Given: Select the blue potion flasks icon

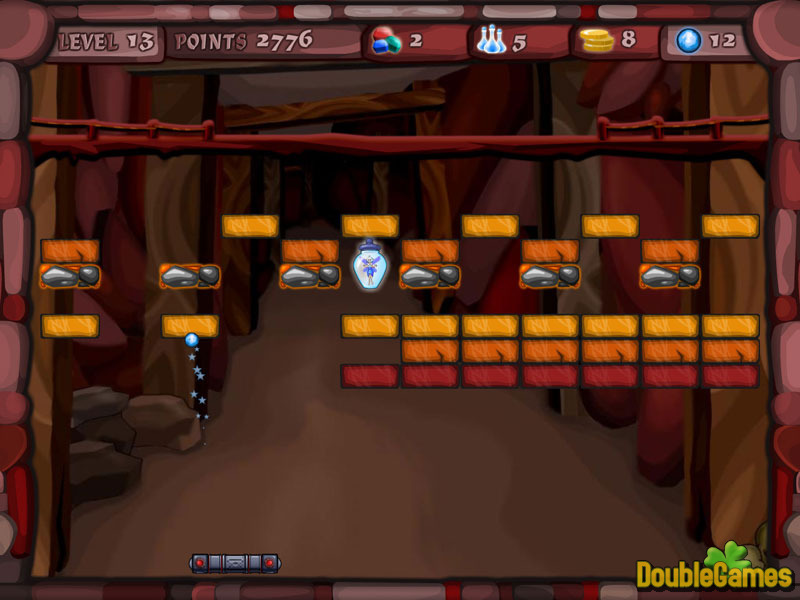Looking at the screenshot, I should coord(490,41).
